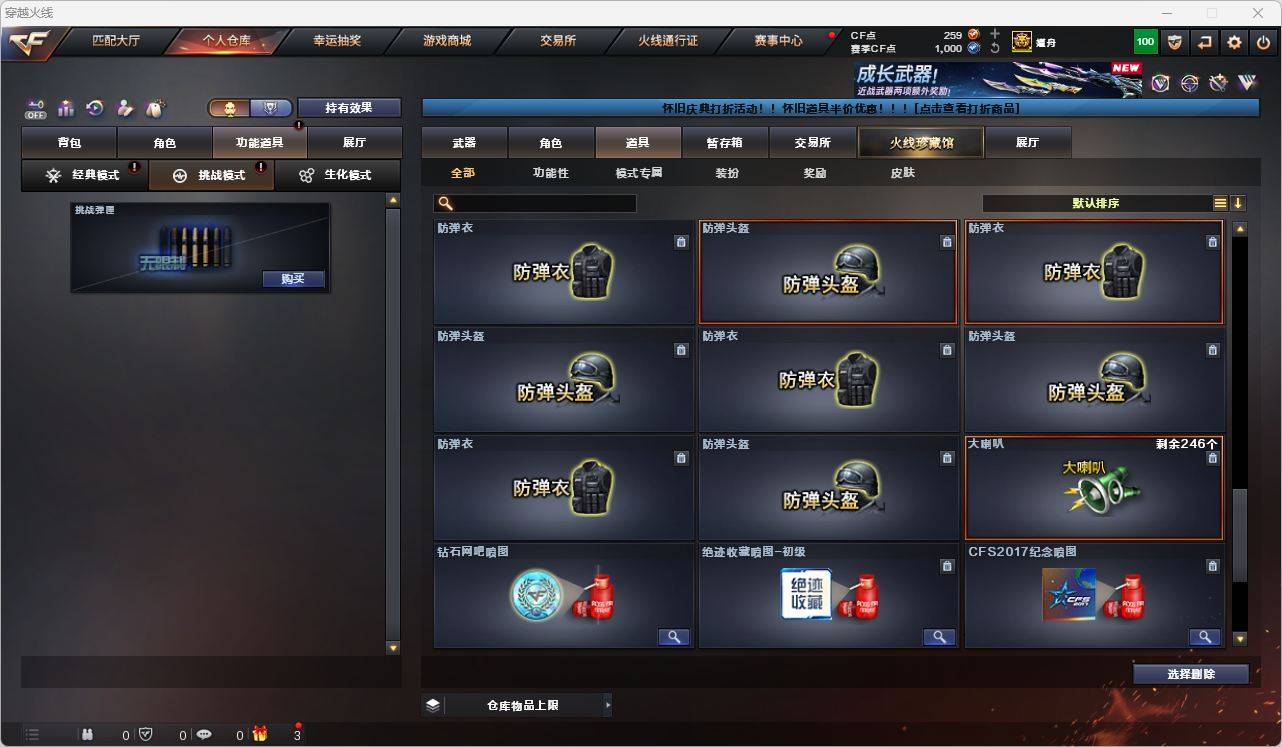Open the search magnifier on CFS2017纪念喷图 card
Screen dimensions: 1282x747
[1204, 636]
